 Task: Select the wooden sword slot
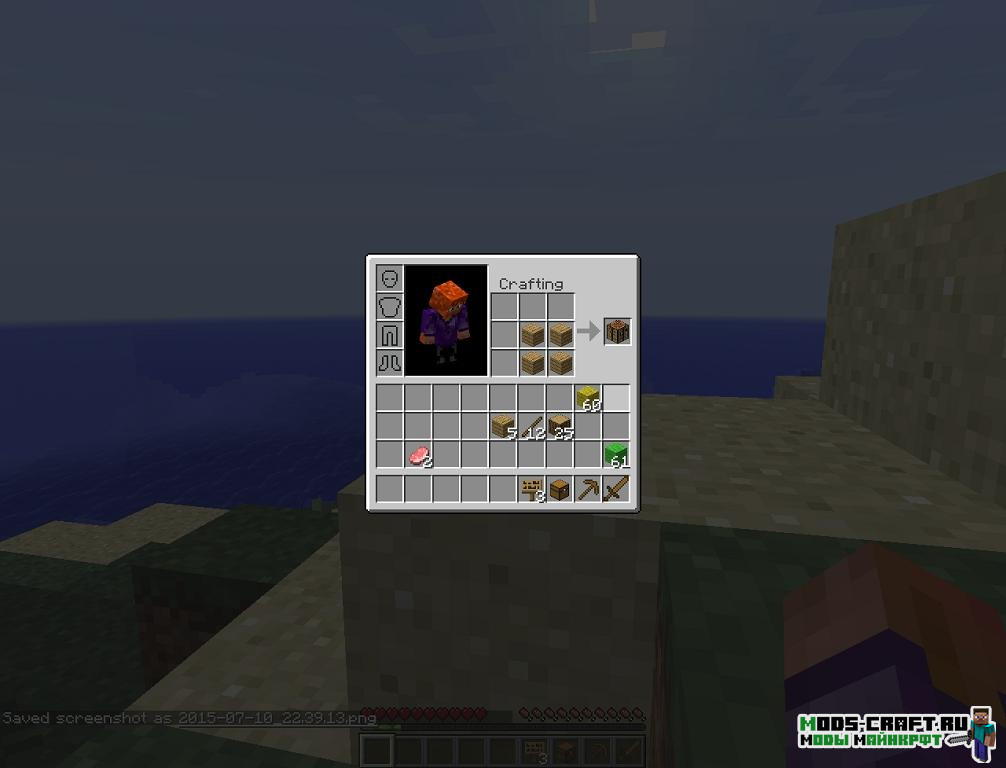point(616,489)
